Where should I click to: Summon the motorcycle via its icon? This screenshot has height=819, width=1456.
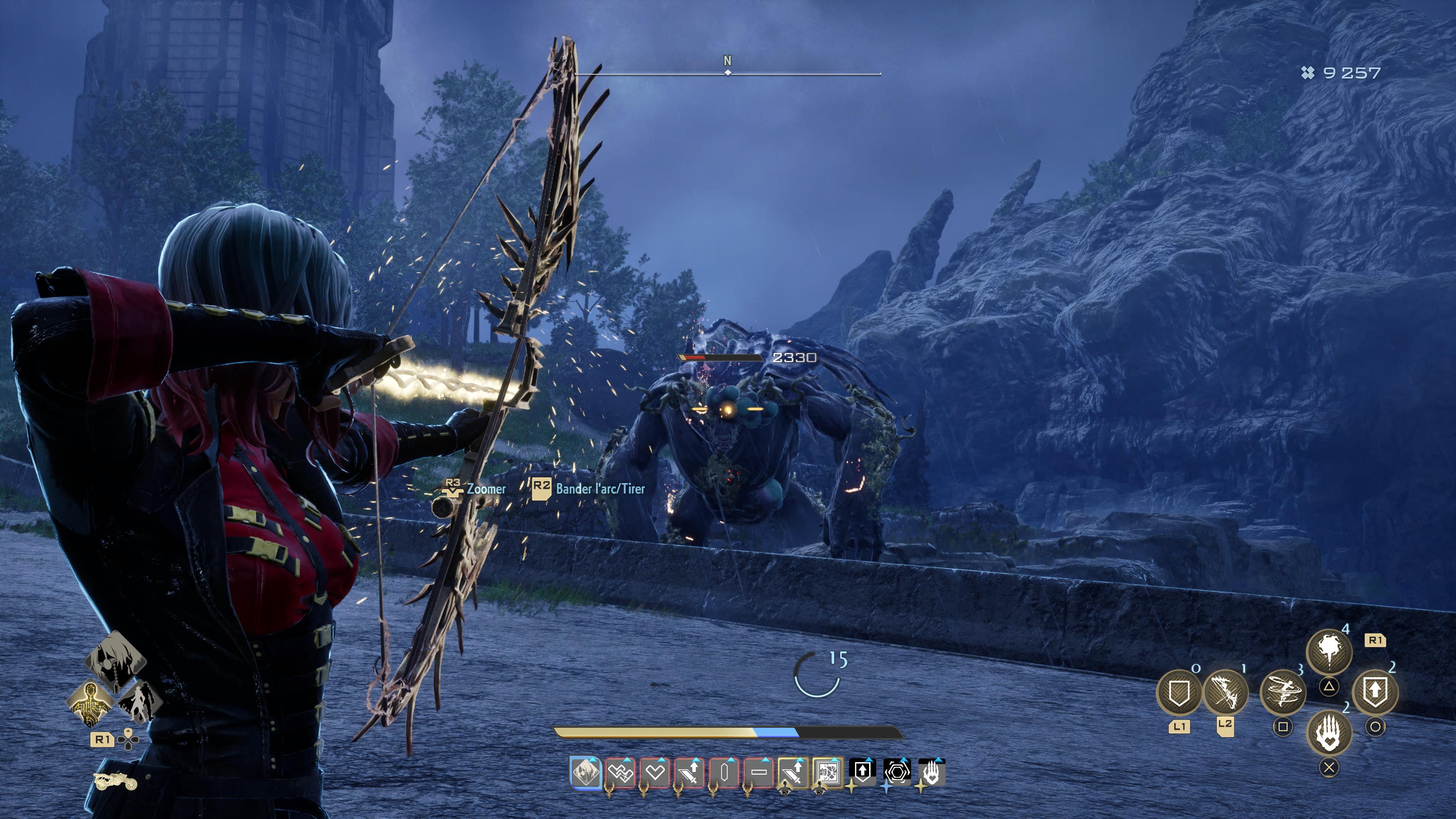click(115, 782)
